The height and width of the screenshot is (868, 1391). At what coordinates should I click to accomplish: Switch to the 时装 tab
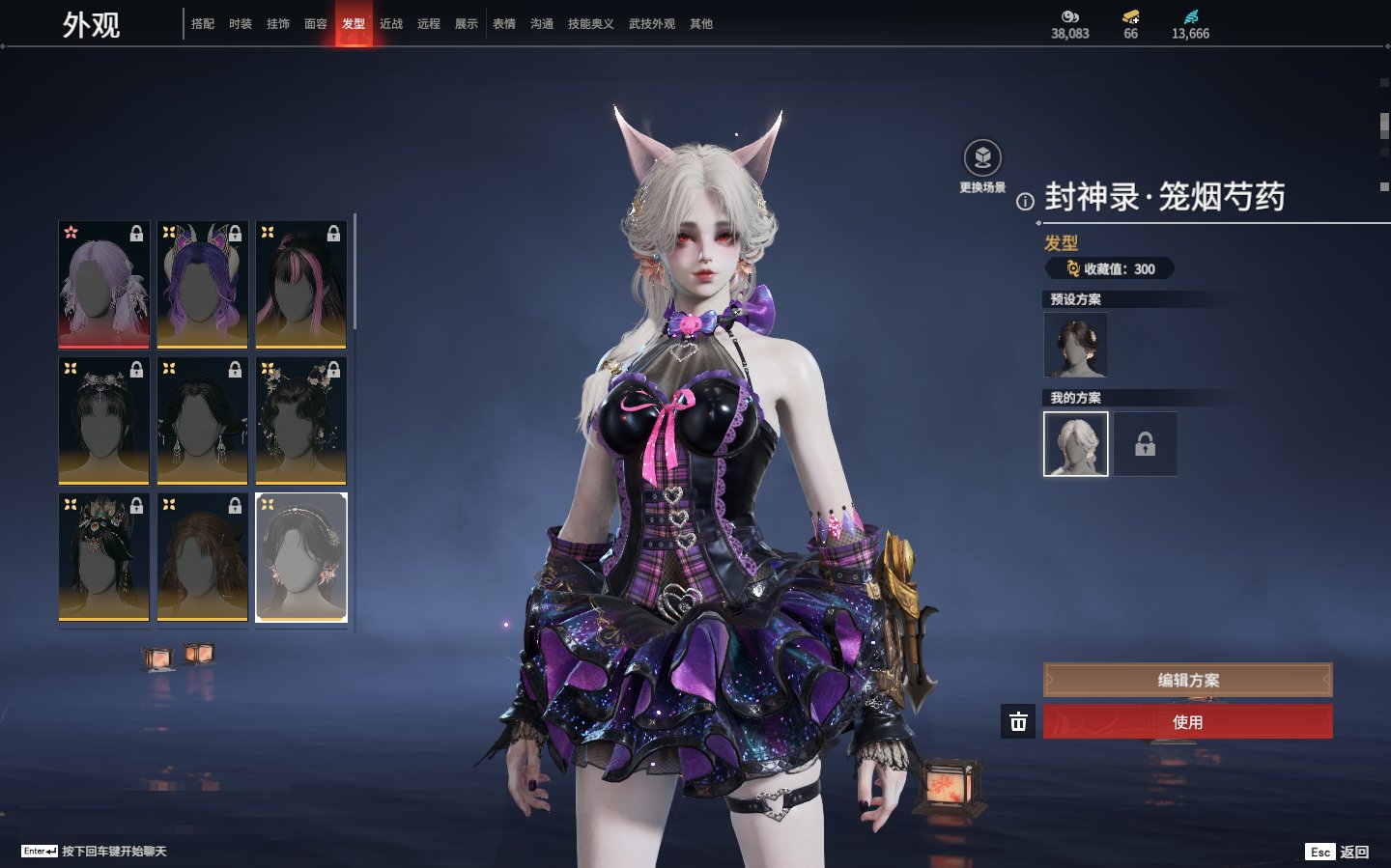coord(241,24)
